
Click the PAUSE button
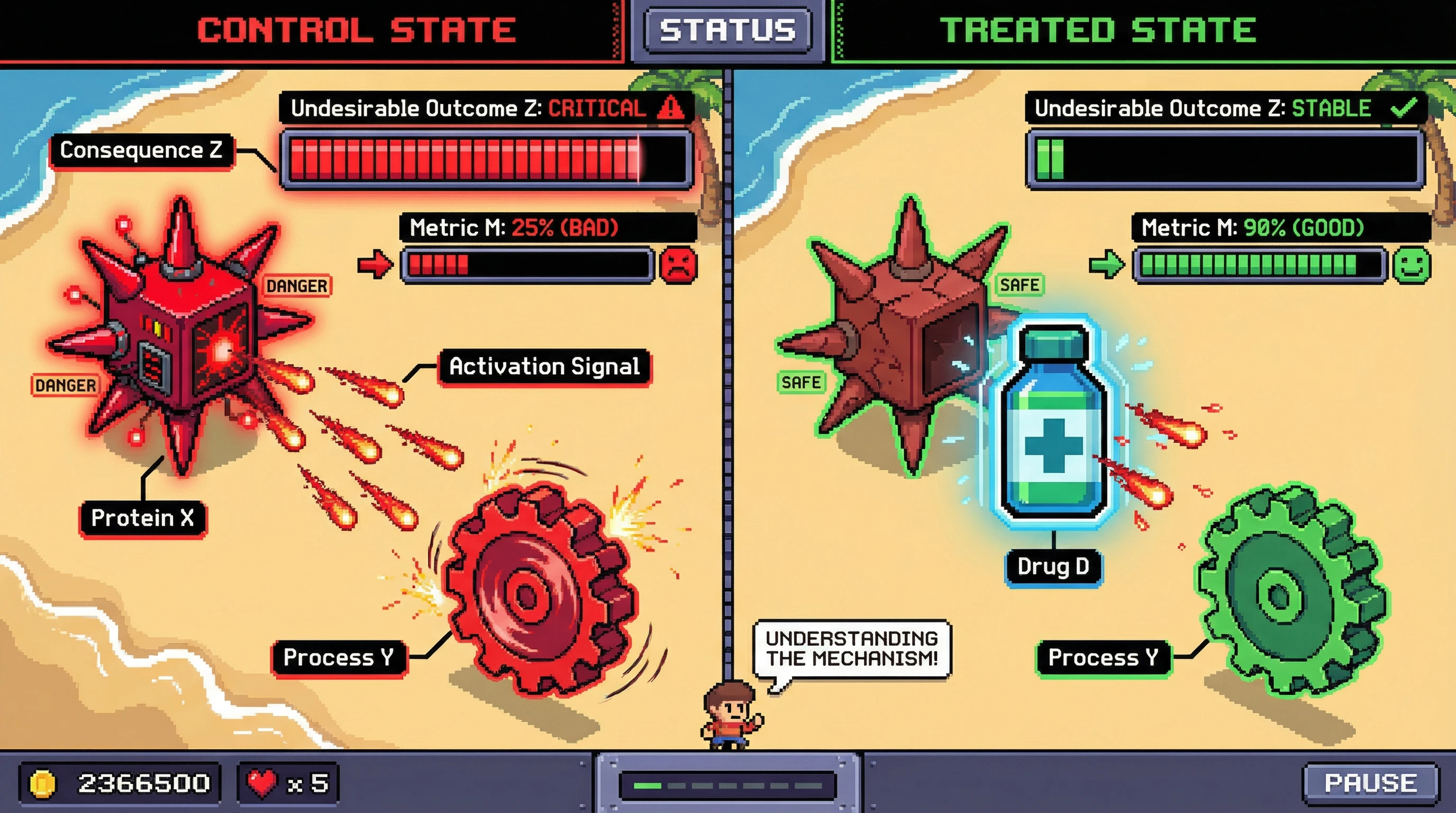[1370, 783]
